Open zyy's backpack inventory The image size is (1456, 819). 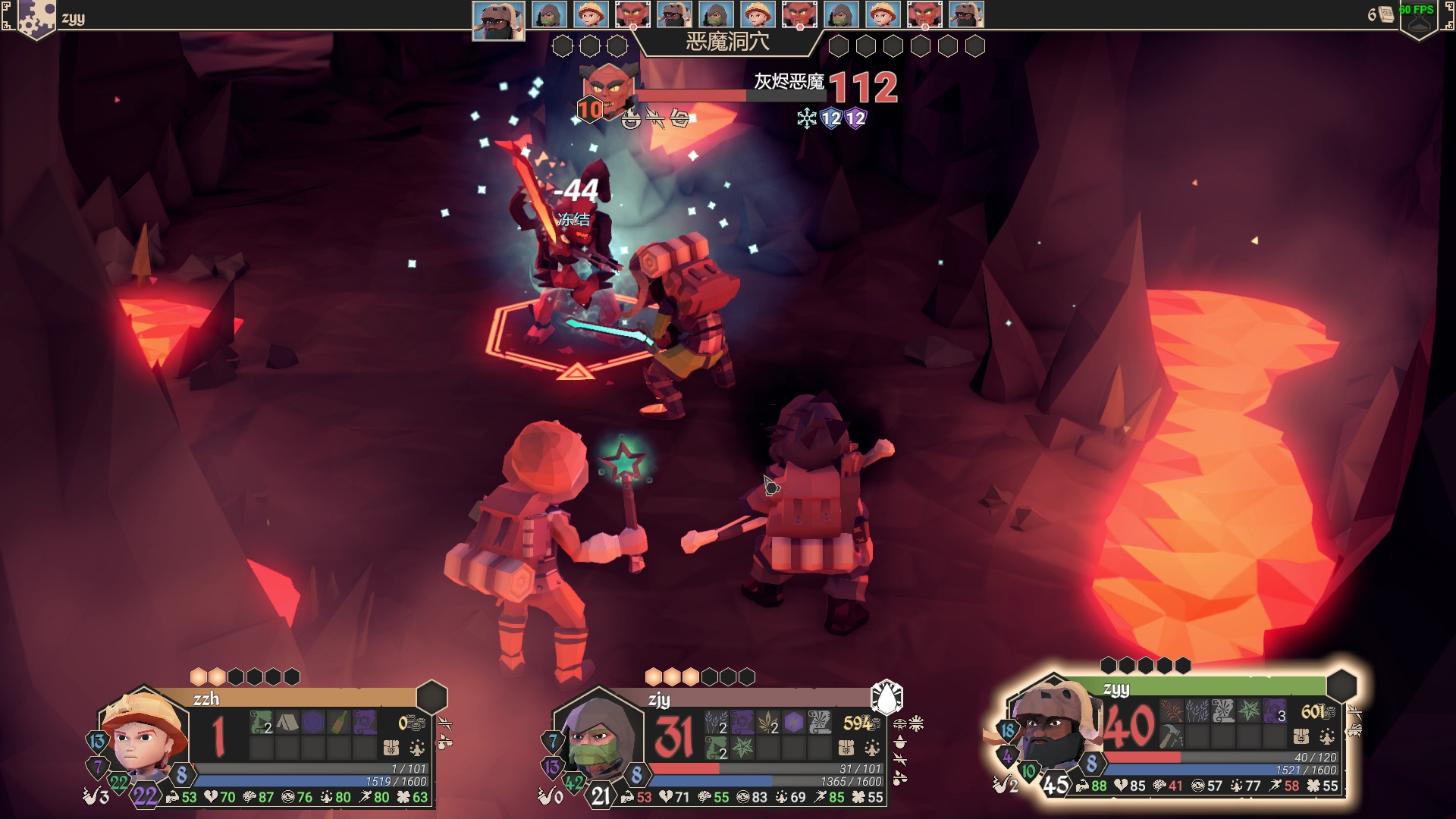tap(1301, 736)
